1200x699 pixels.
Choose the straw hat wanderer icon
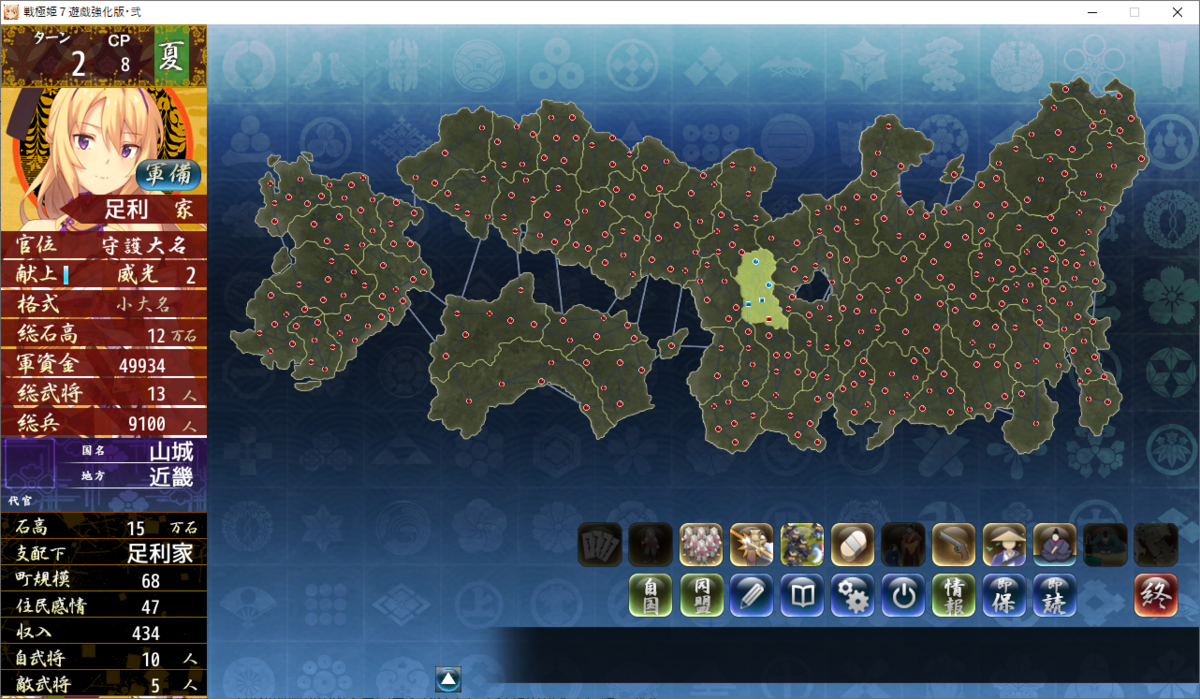tap(1004, 544)
